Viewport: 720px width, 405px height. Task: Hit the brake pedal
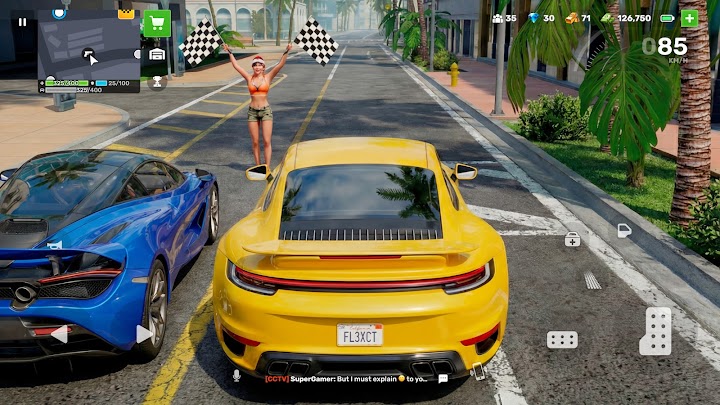point(562,339)
